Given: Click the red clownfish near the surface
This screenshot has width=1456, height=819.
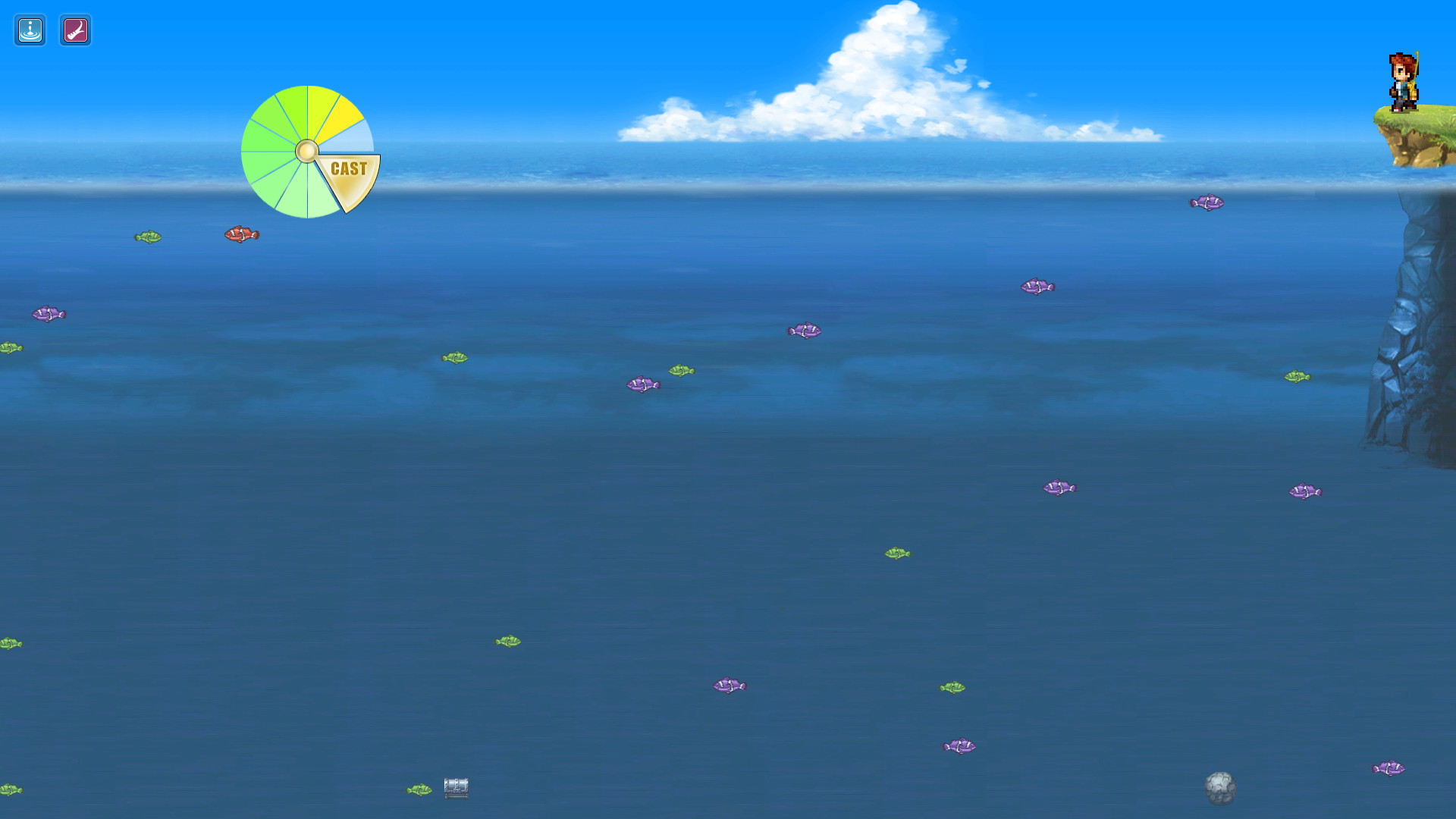Looking at the screenshot, I should tap(243, 234).
